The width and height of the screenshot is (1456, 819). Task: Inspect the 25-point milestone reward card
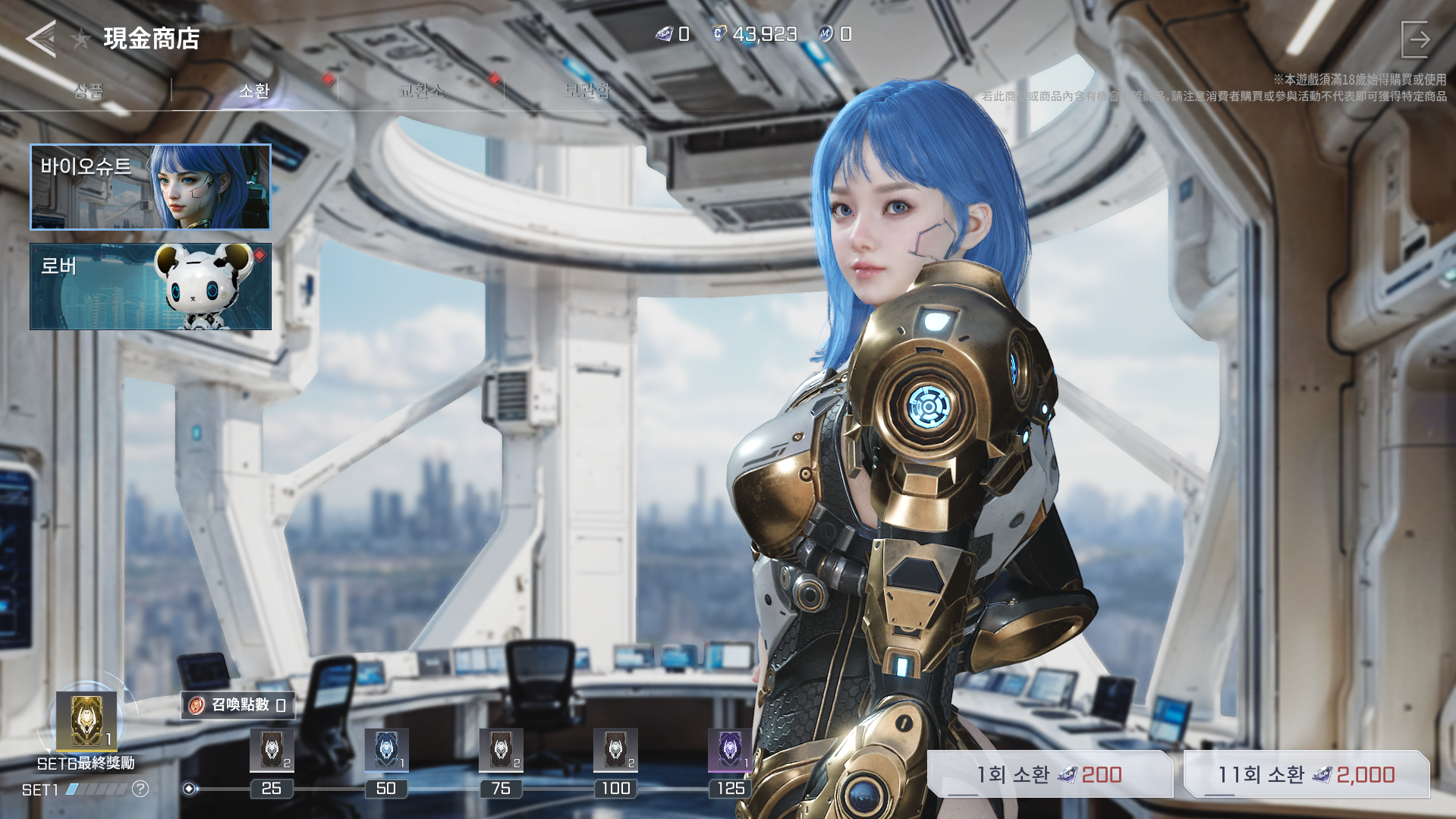pos(272,750)
